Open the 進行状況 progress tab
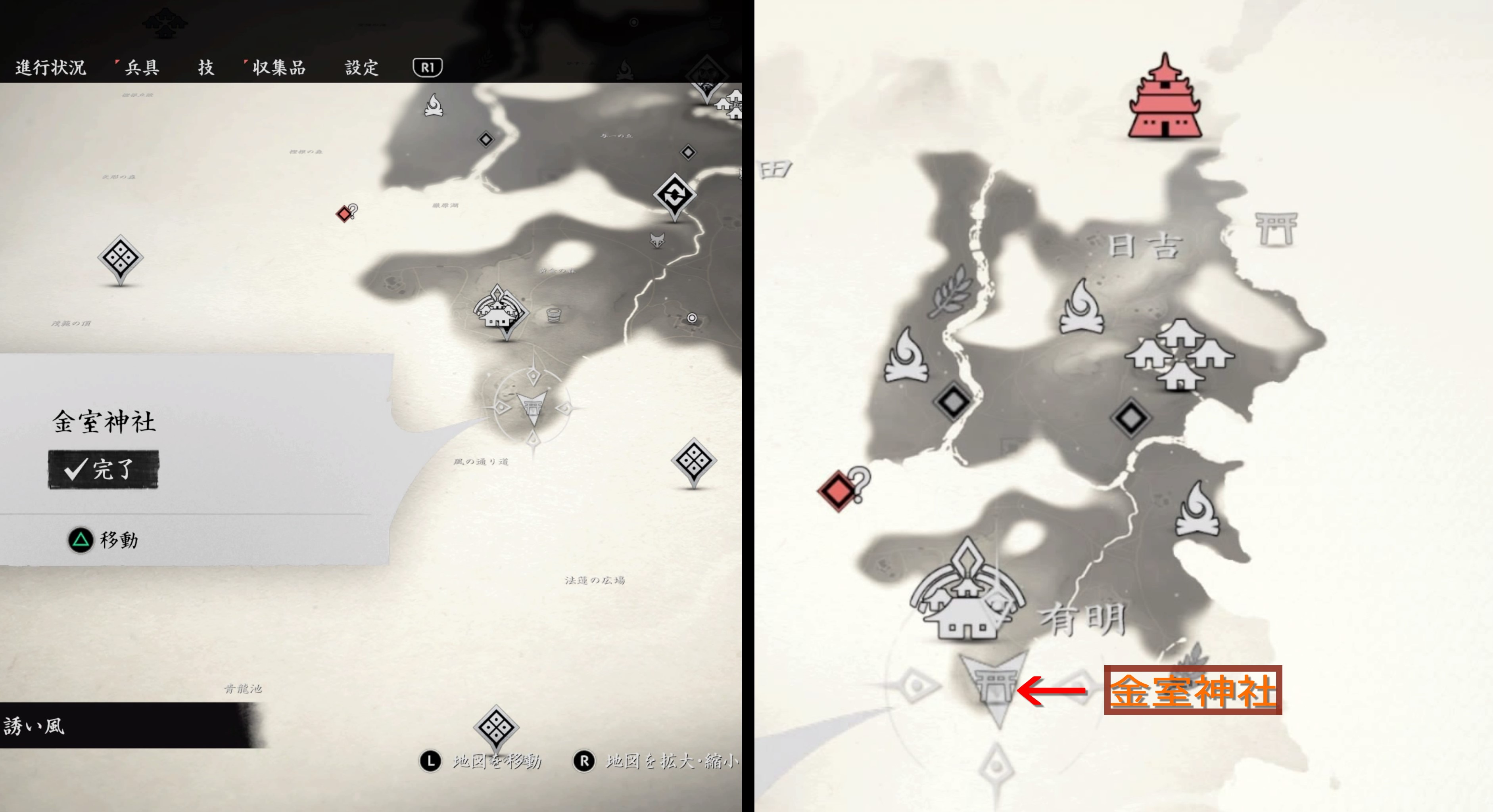The width and height of the screenshot is (1493, 812). point(50,68)
